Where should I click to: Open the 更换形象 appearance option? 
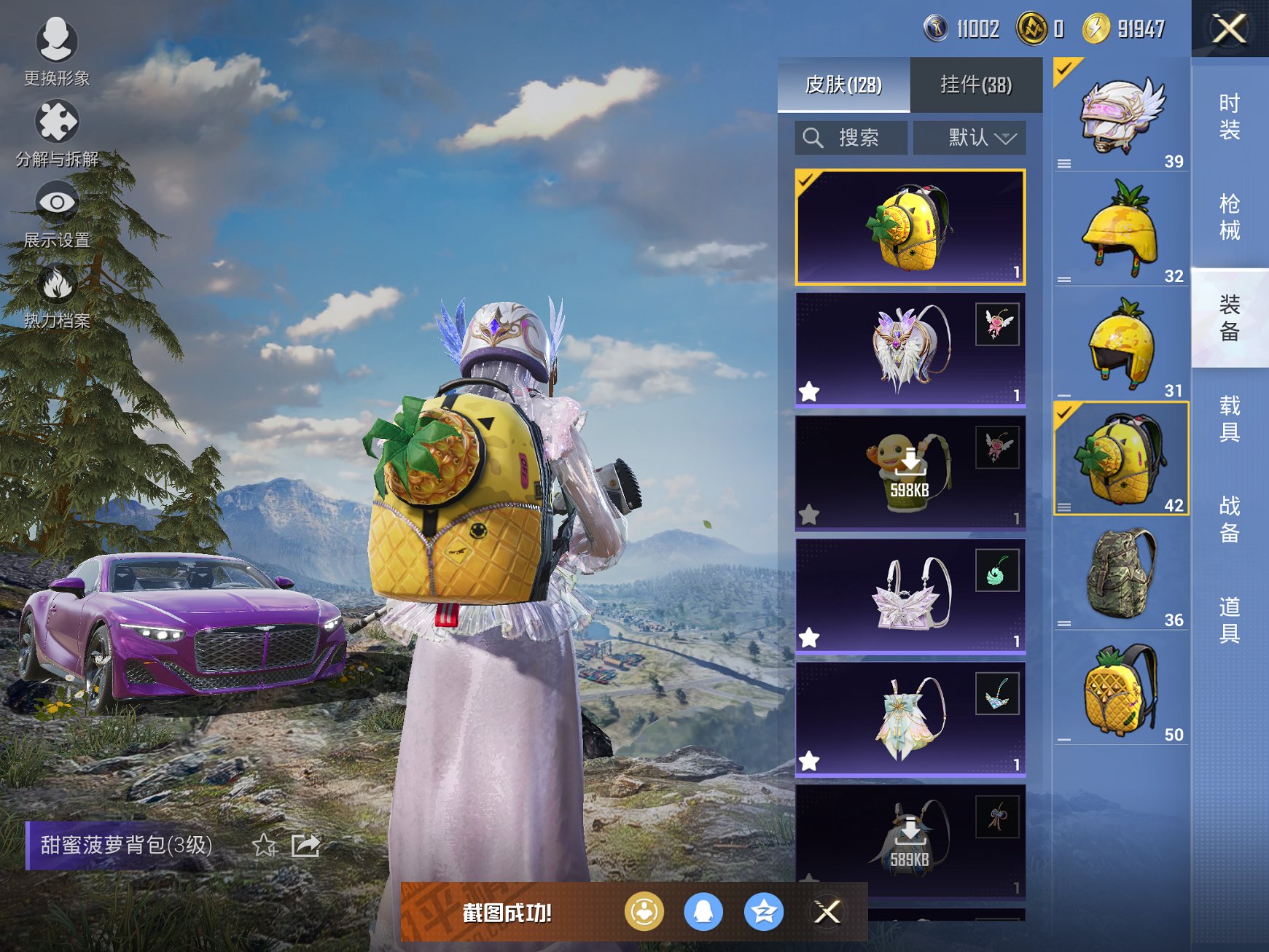pos(56,51)
